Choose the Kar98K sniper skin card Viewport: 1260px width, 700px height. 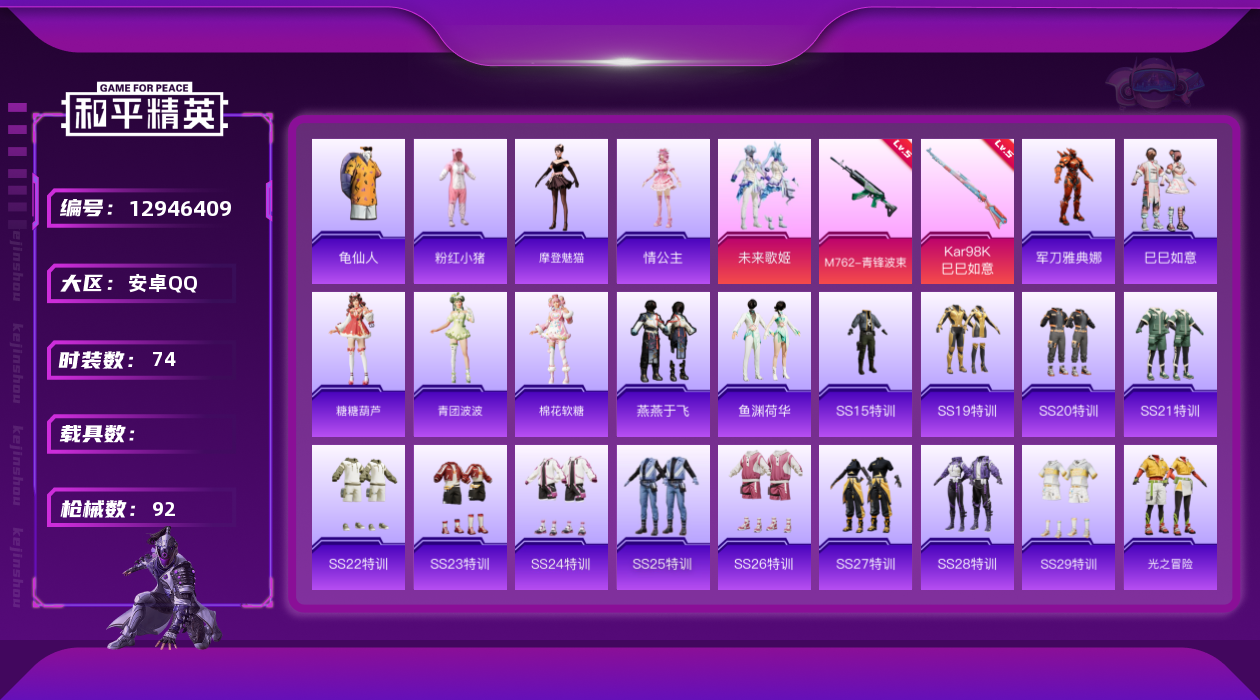(x=967, y=211)
